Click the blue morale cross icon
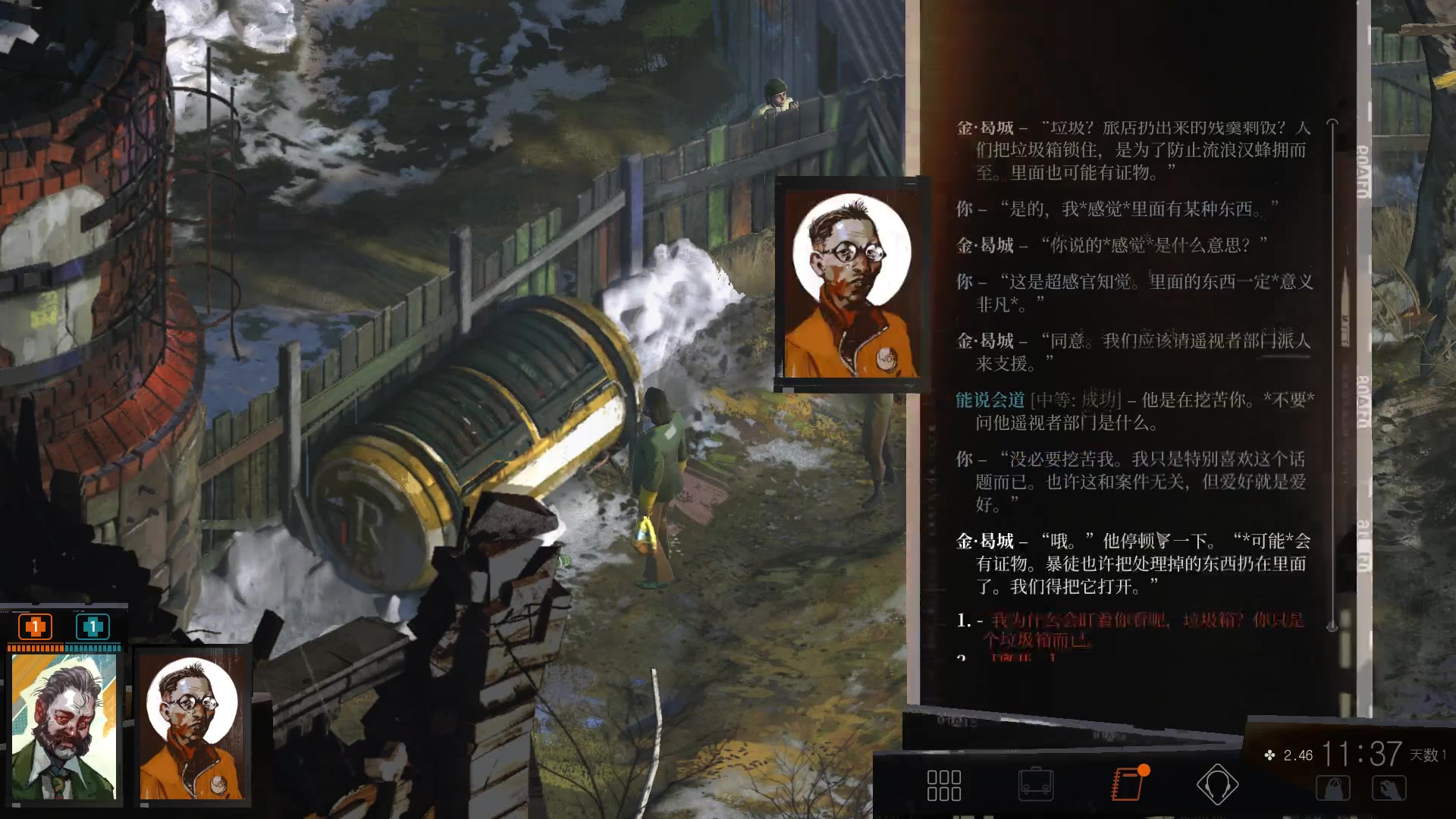Image resolution: width=1456 pixels, height=819 pixels. point(92,627)
